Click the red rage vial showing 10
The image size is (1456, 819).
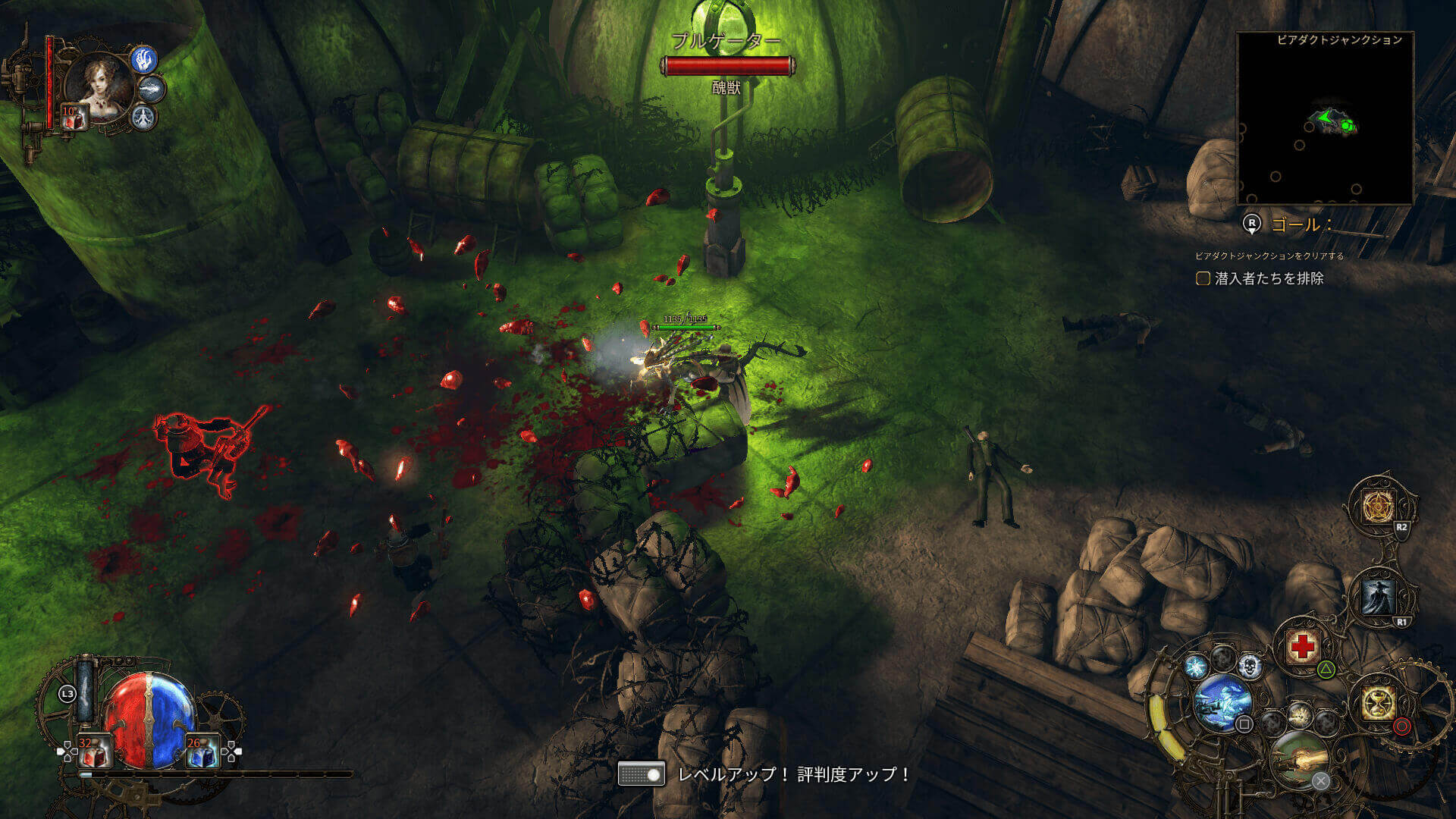pyautogui.click(x=74, y=118)
